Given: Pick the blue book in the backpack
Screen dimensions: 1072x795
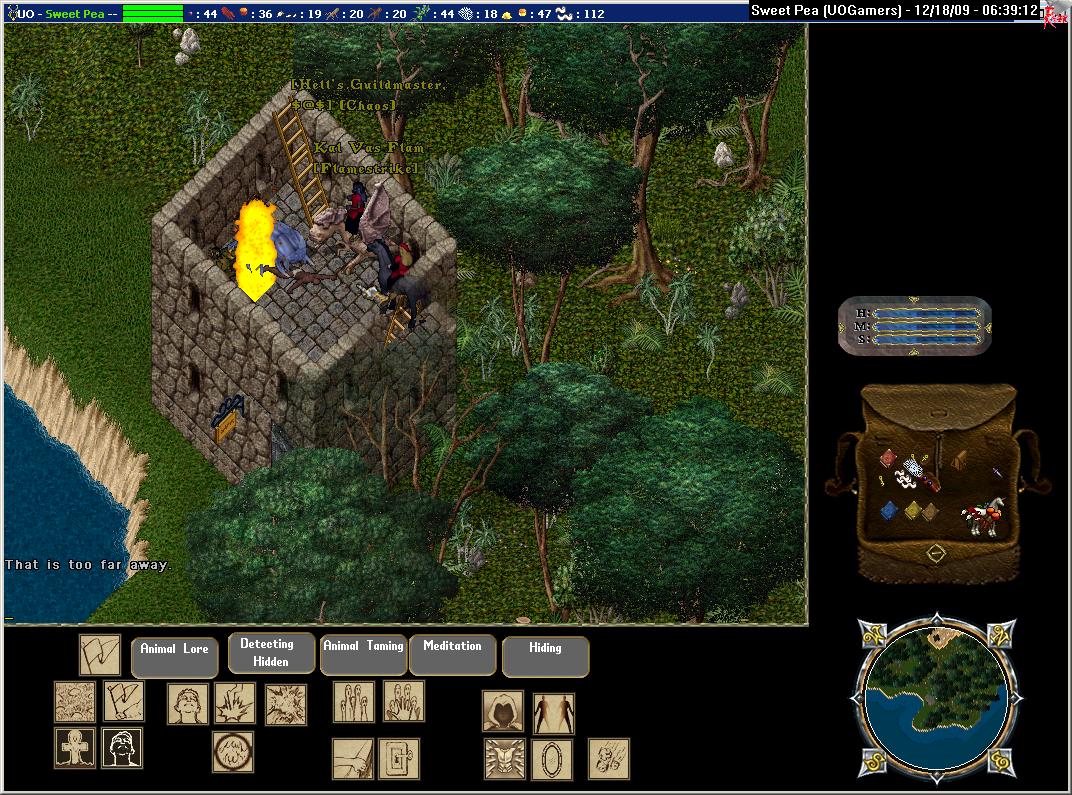Looking at the screenshot, I should tap(890, 511).
